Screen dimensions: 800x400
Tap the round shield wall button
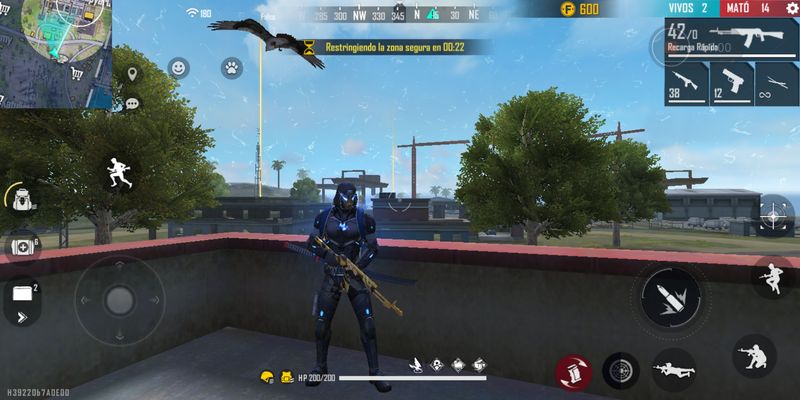(621, 371)
